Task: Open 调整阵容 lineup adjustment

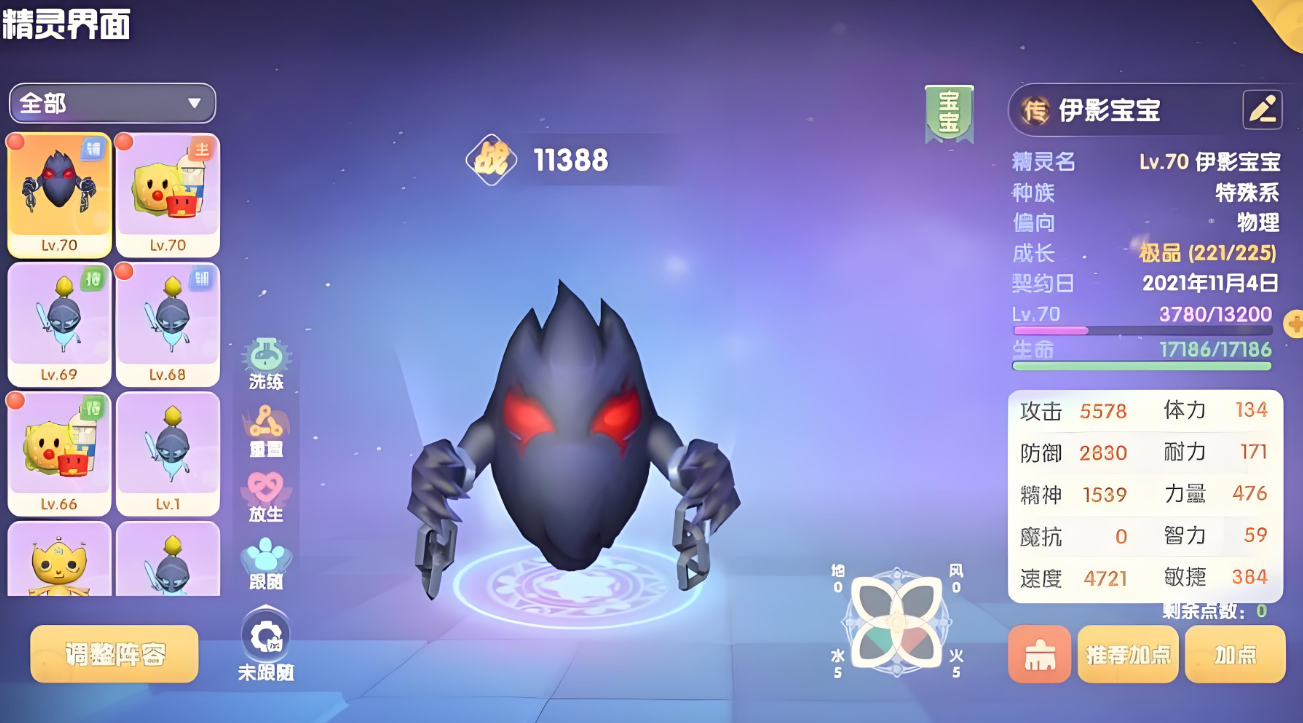Action: (x=114, y=655)
